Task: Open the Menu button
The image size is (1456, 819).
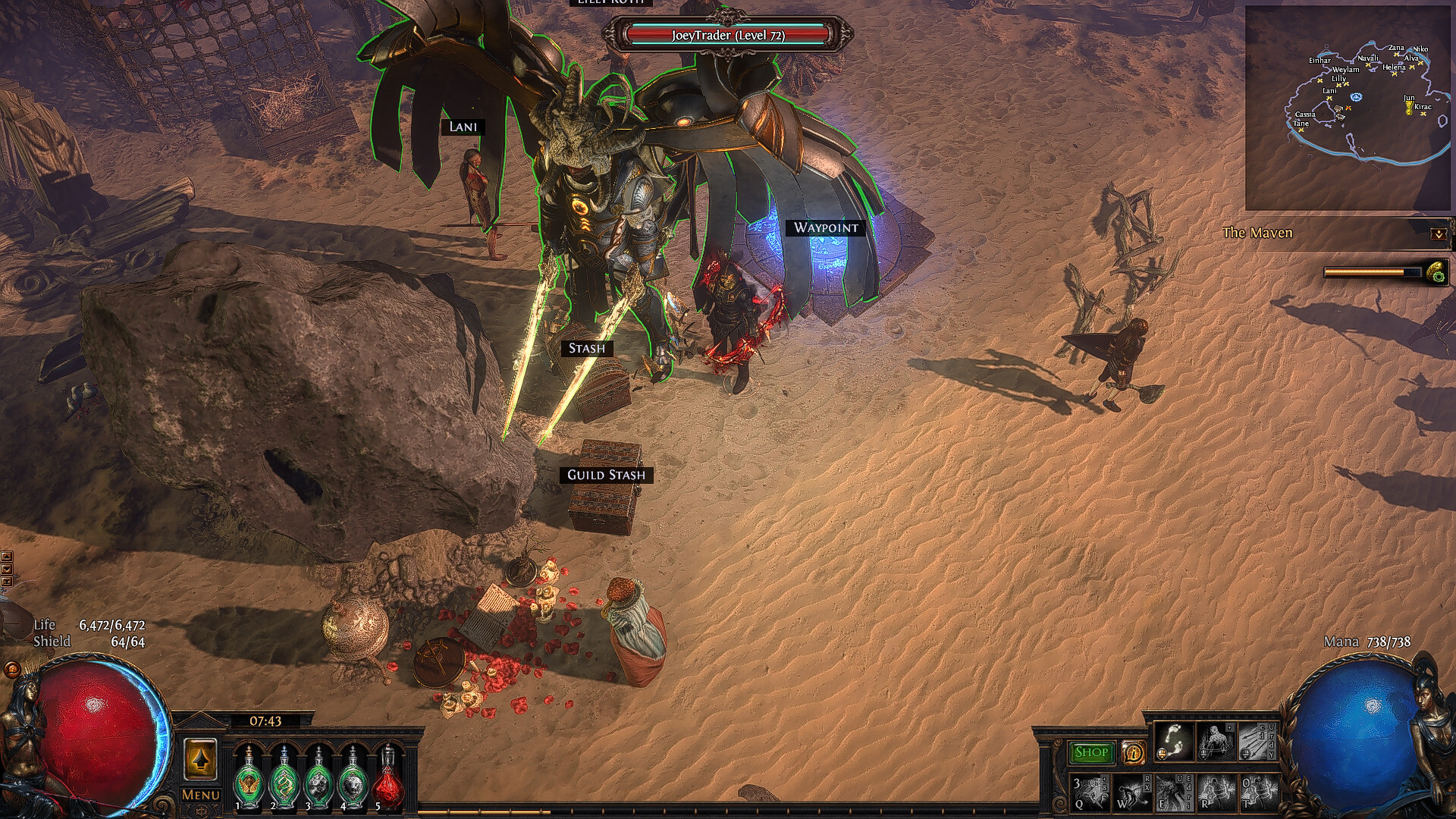Action: coord(201,795)
